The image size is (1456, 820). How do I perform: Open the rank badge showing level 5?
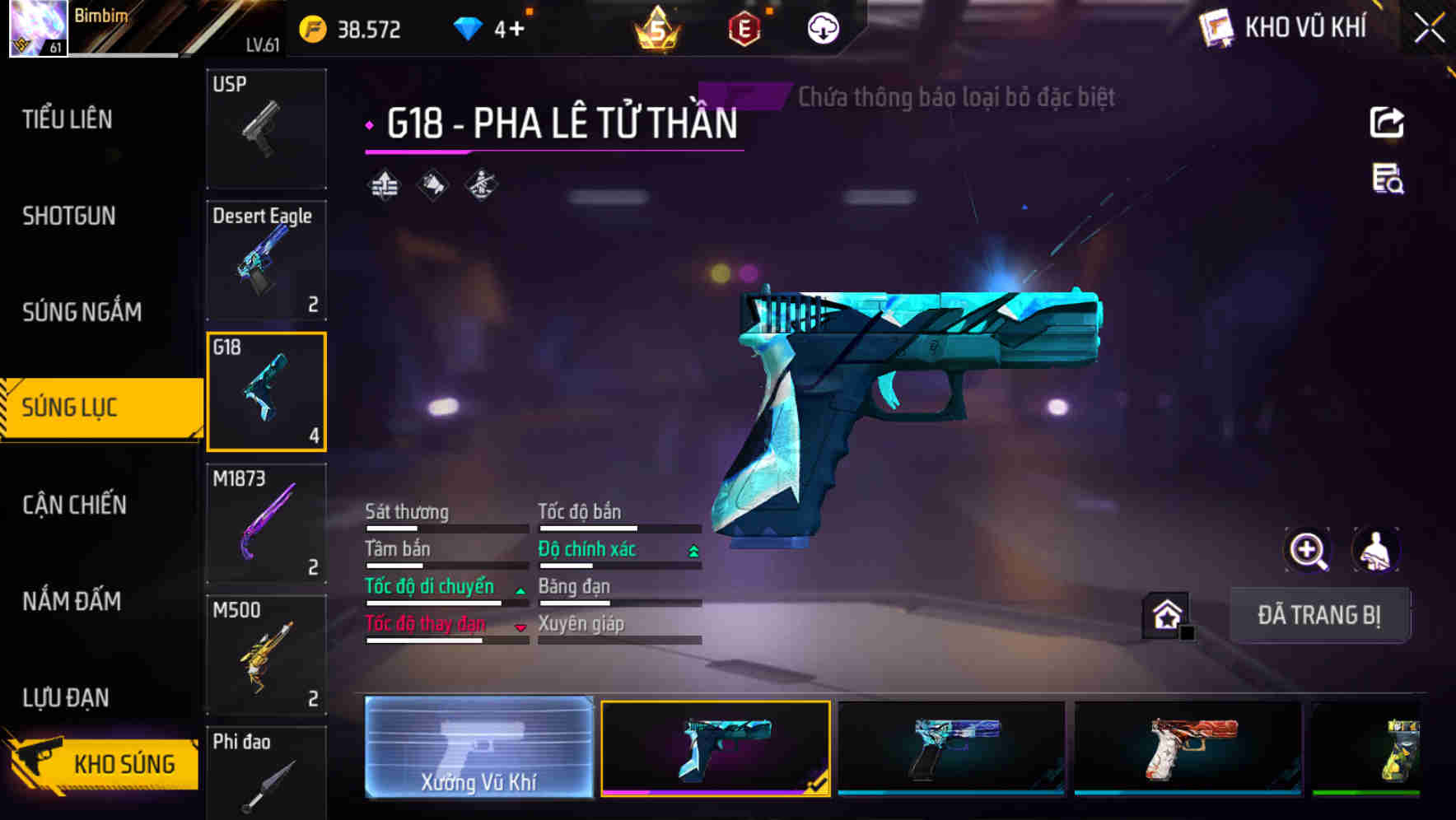655,30
